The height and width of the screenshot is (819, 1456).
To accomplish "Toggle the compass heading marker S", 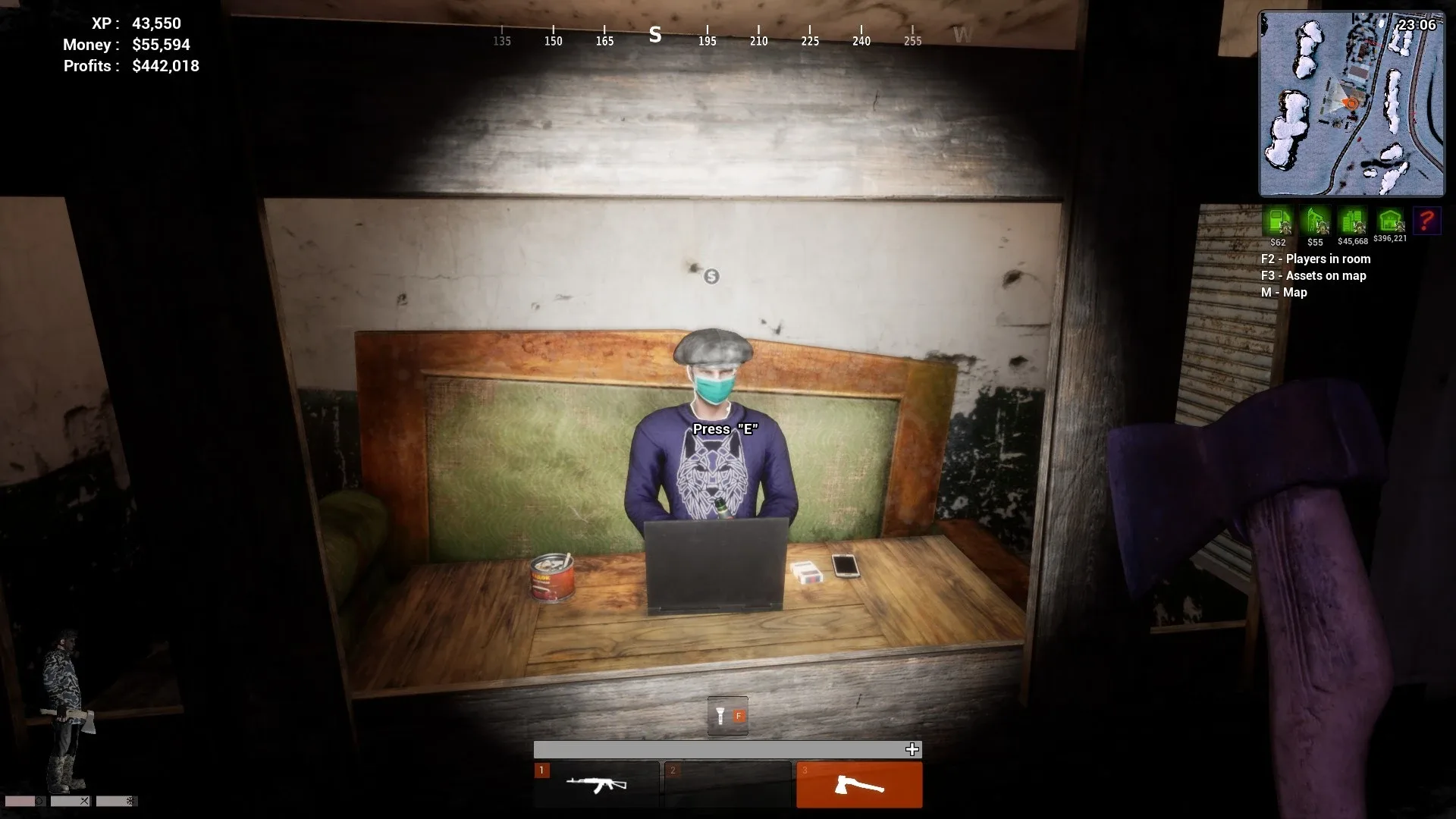I will coord(654,34).
